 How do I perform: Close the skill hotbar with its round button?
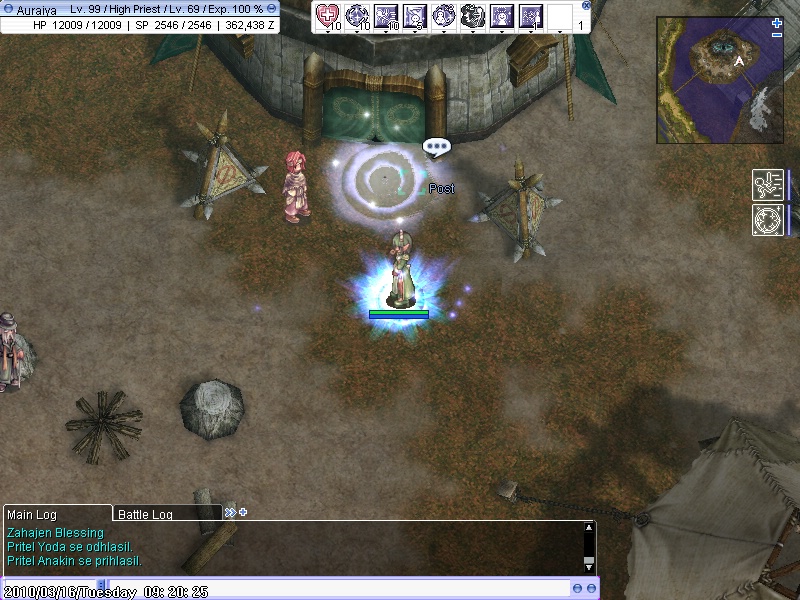[586, 5]
